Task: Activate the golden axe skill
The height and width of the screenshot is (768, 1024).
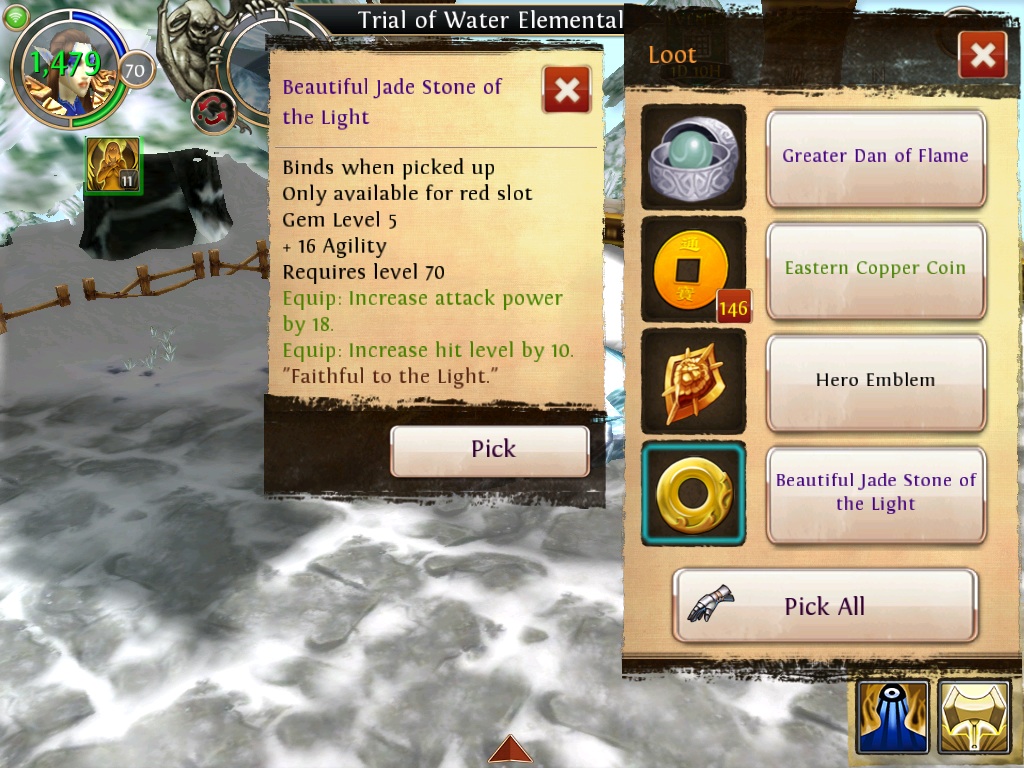Action: 974,717
